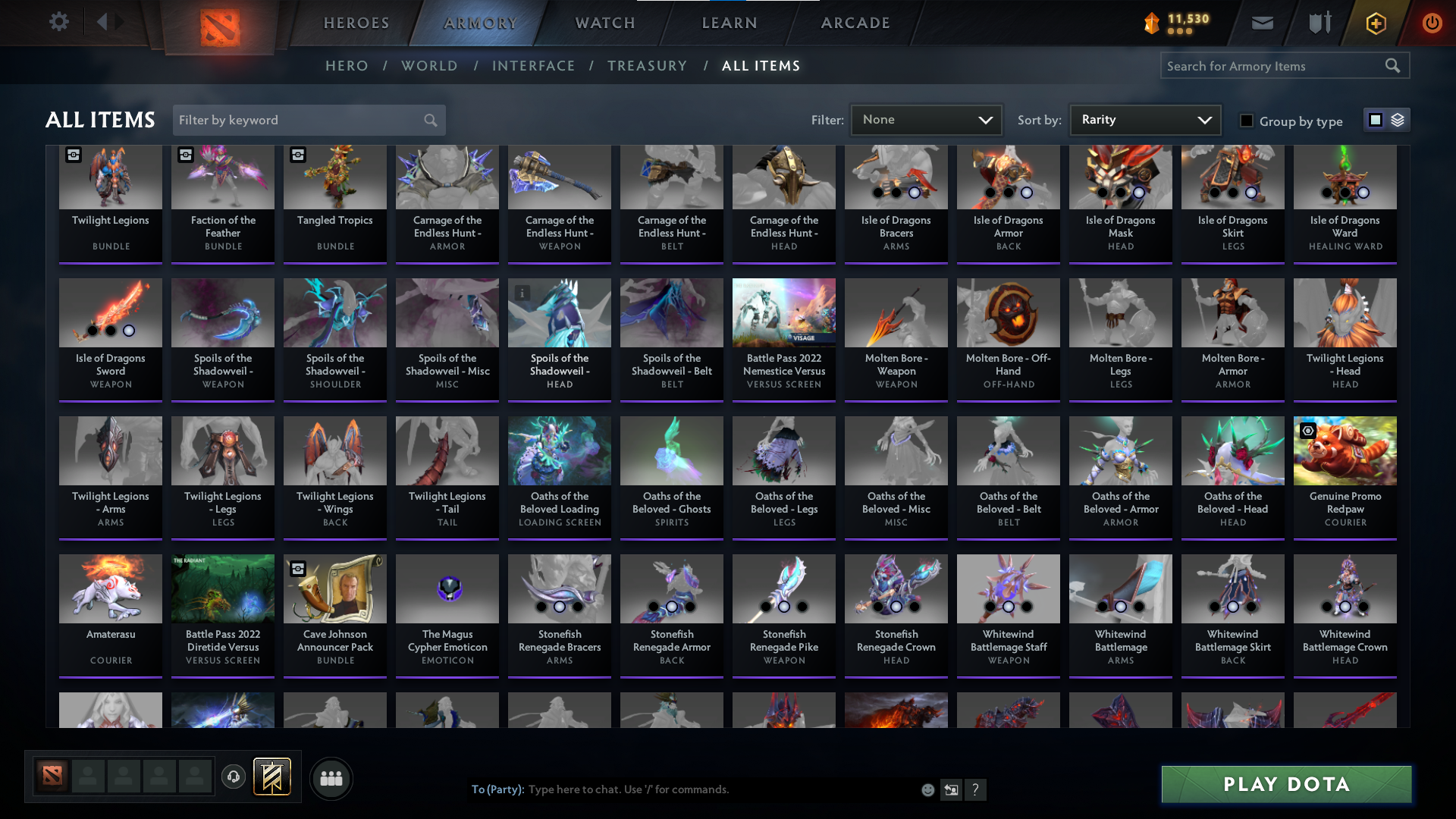Open the gold plus Dota Plus icon
1456x819 pixels.
coord(1375,23)
